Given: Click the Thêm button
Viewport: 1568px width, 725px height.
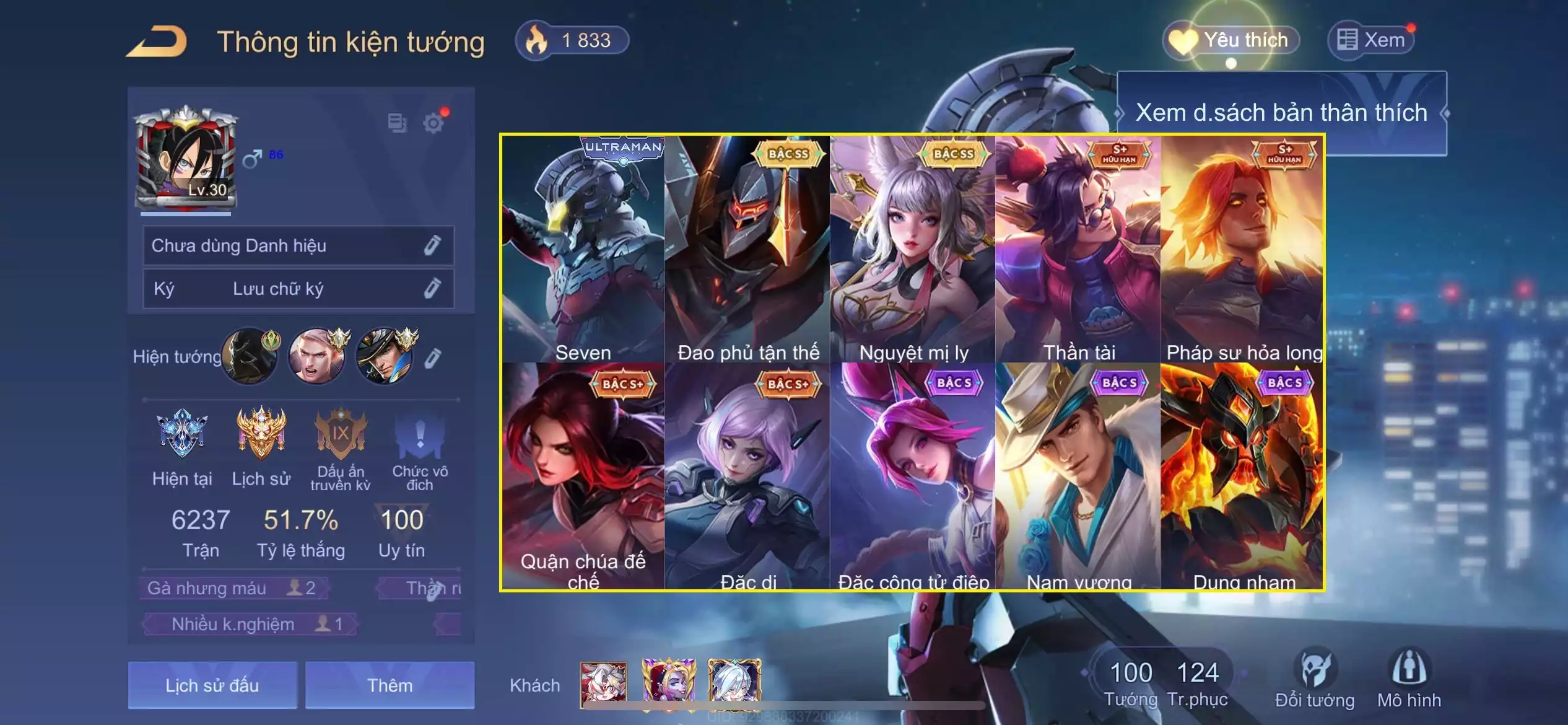Looking at the screenshot, I should click(x=390, y=685).
